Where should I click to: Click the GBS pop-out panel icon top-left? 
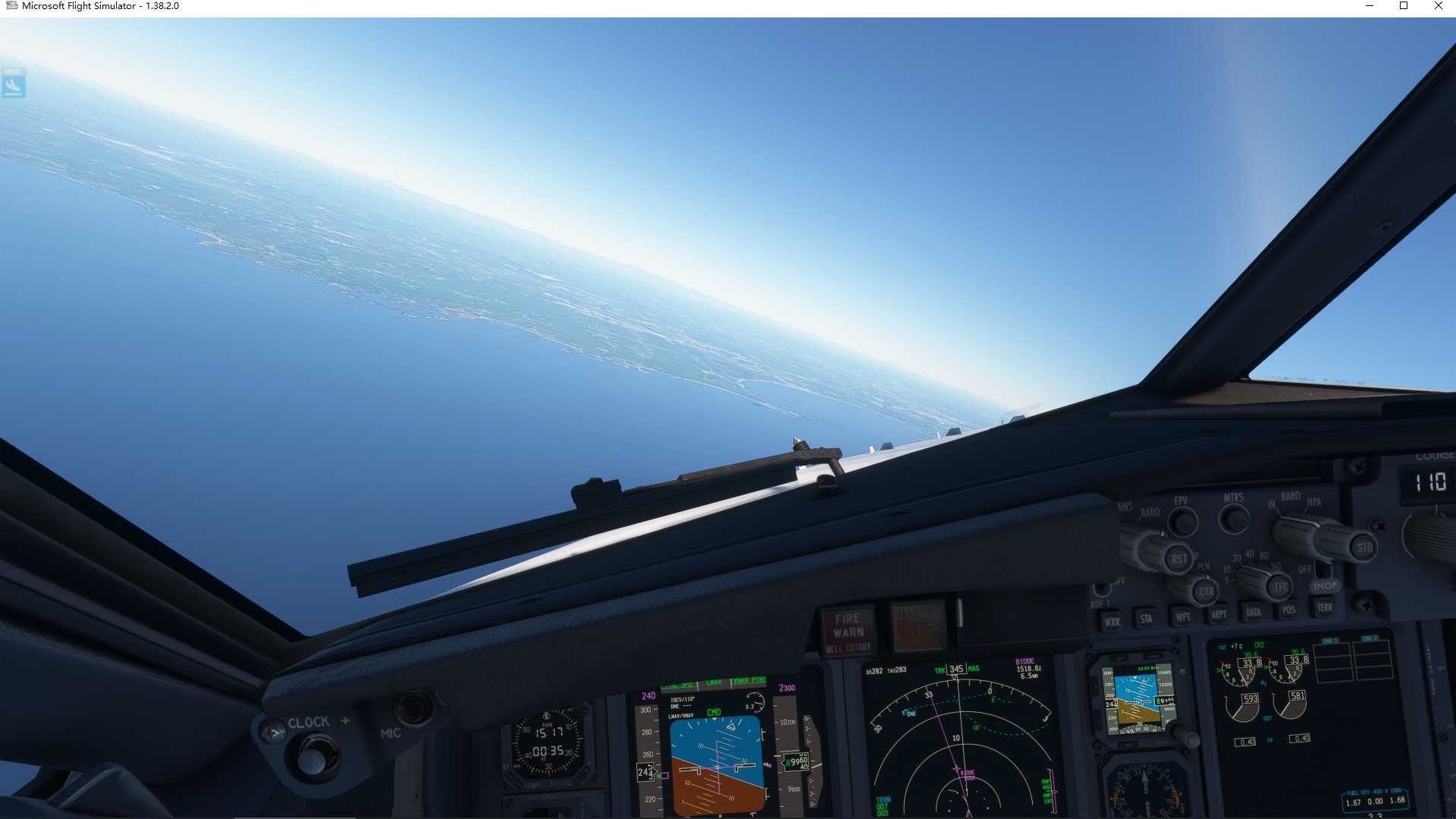tap(13, 84)
